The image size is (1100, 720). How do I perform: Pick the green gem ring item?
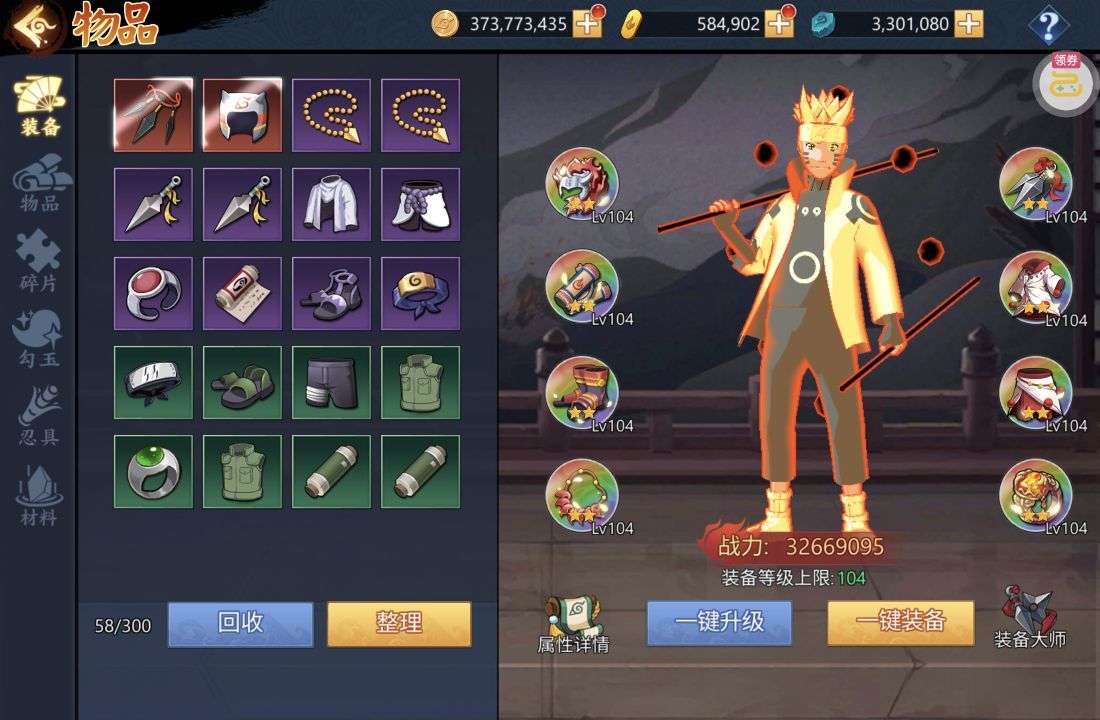(x=153, y=471)
